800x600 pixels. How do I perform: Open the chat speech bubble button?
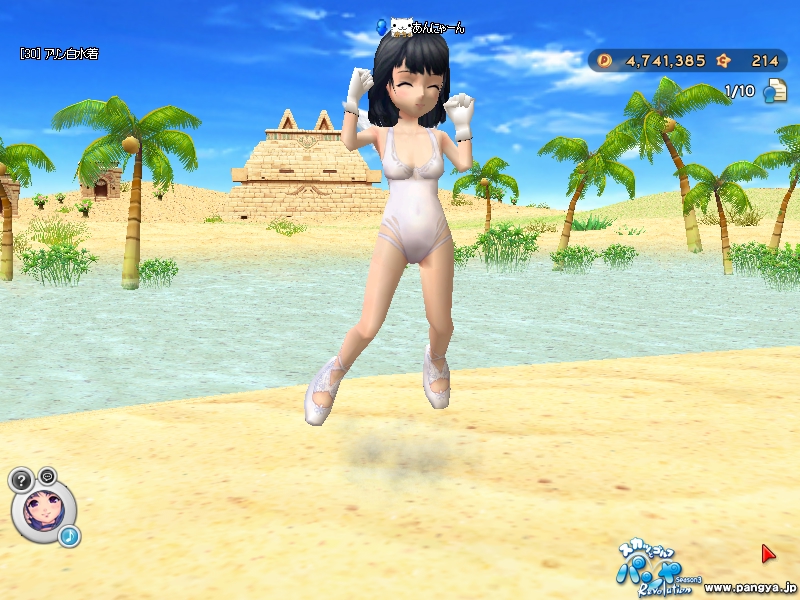coord(47,475)
